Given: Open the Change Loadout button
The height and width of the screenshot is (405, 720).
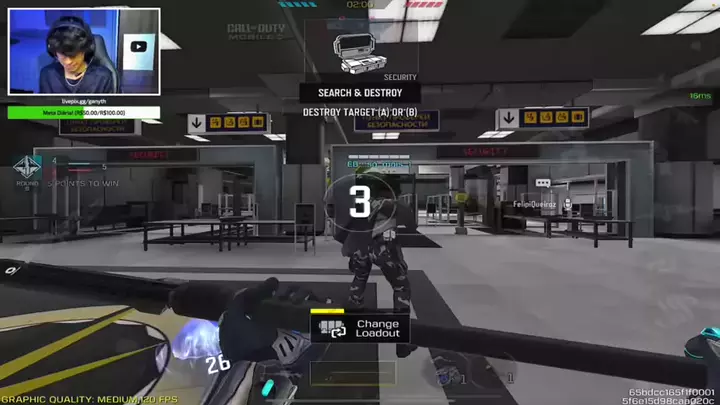Looking at the screenshot, I should [360, 328].
